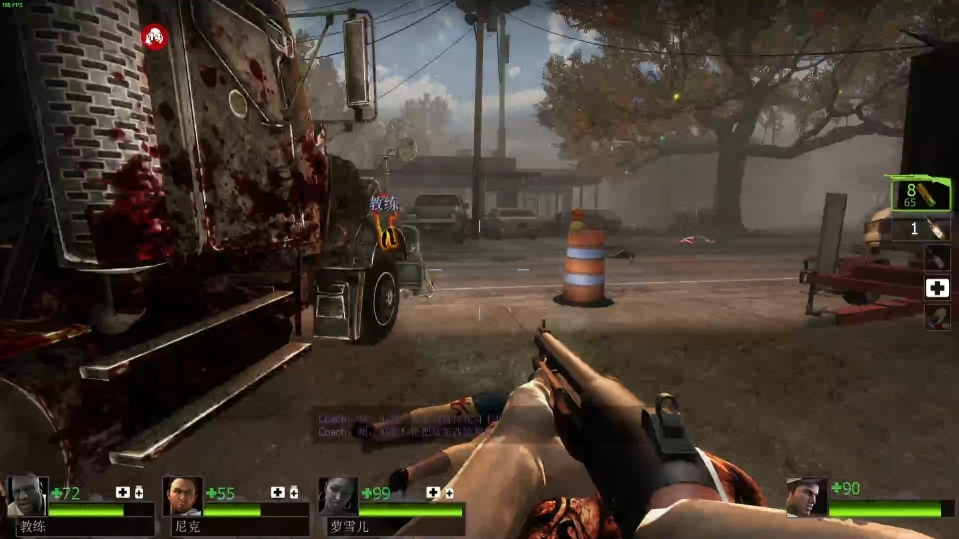Click 尼克's first aid kit icon

(x=278, y=492)
